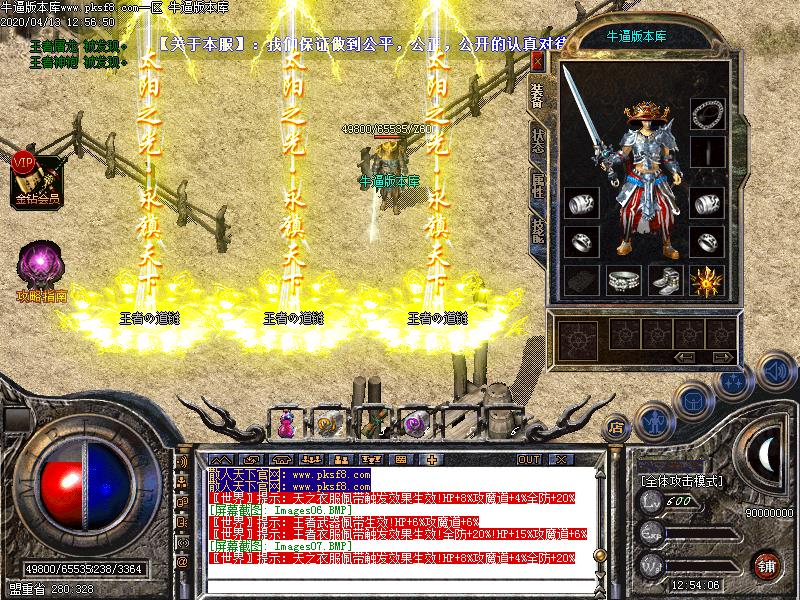
Task: Select the jeweled belt slot
Action: (623, 281)
